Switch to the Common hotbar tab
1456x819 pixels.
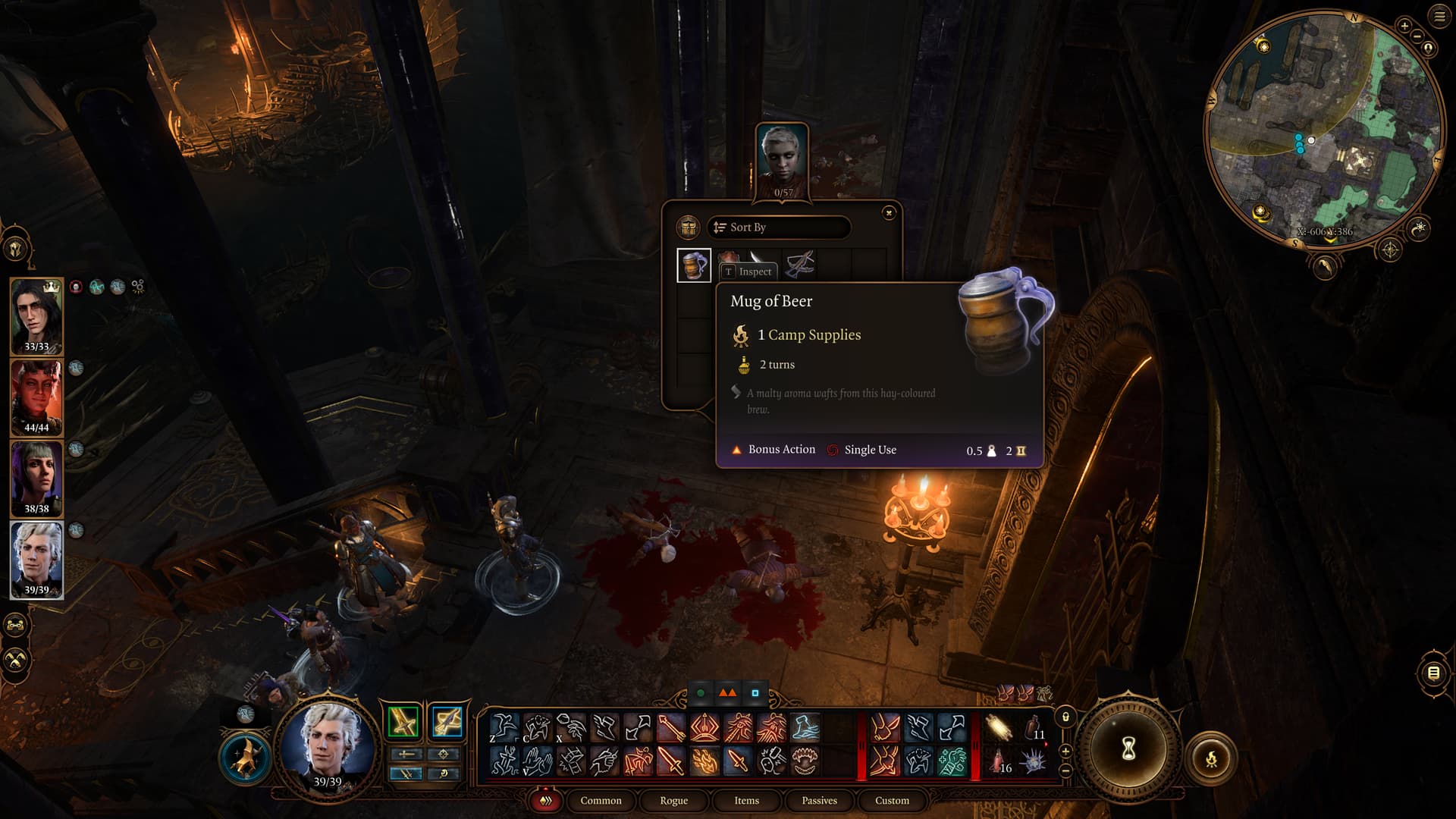coord(601,801)
